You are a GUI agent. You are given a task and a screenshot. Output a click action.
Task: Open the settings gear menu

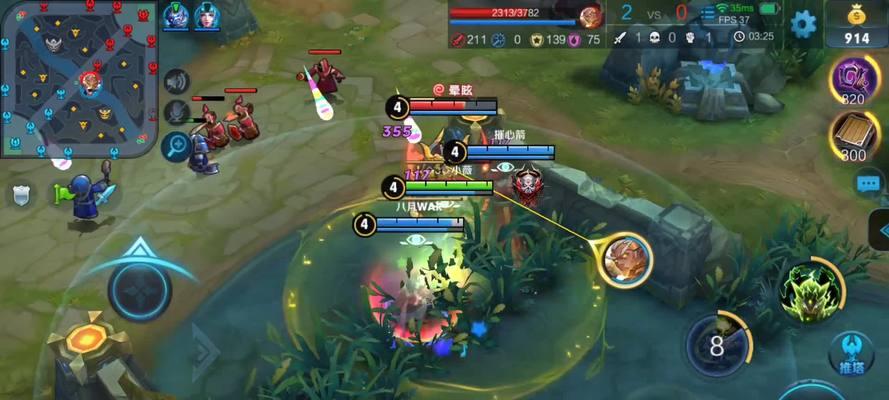803,23
